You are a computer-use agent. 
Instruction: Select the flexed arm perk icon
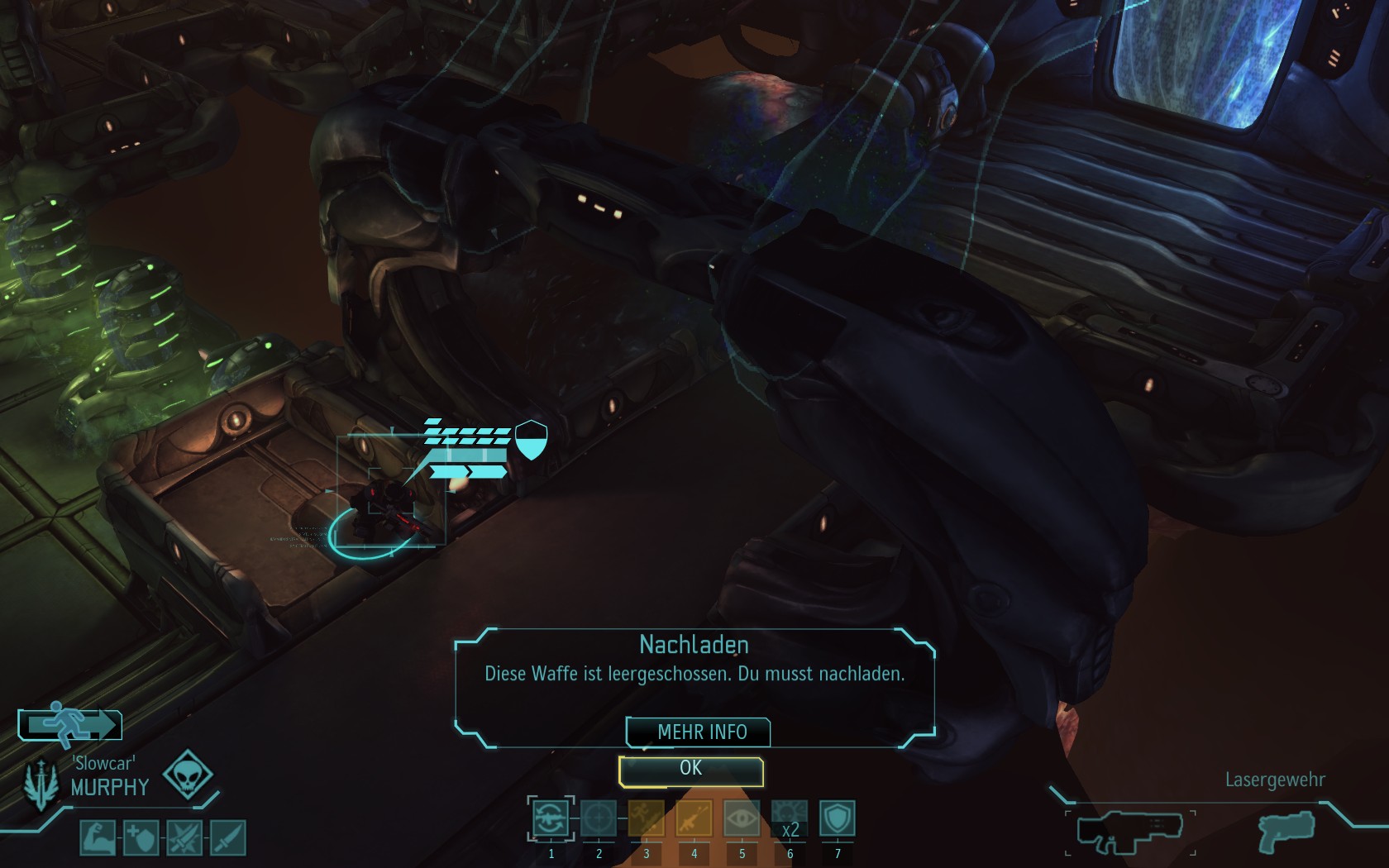tap(98, 837)
